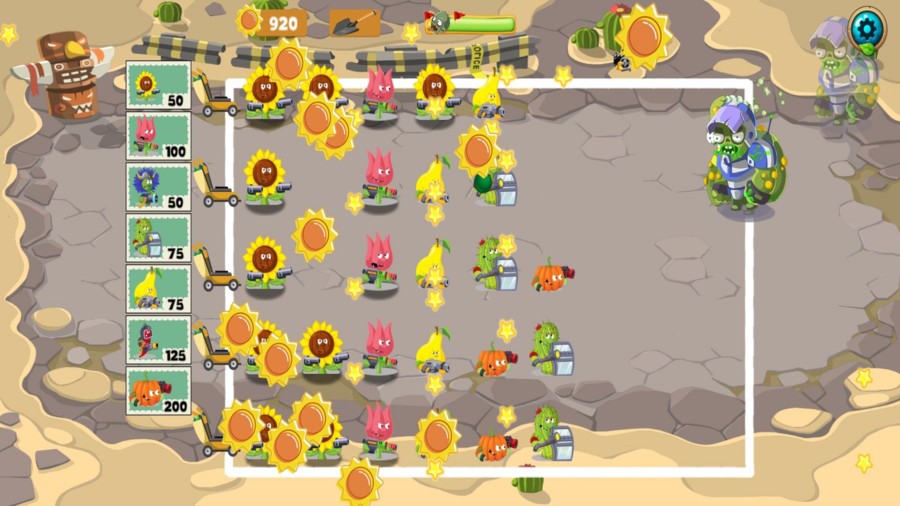Pick the pumpkin plant card costing 200
Image resolution: width=900 pixels, height=506 pixels.
158,391
